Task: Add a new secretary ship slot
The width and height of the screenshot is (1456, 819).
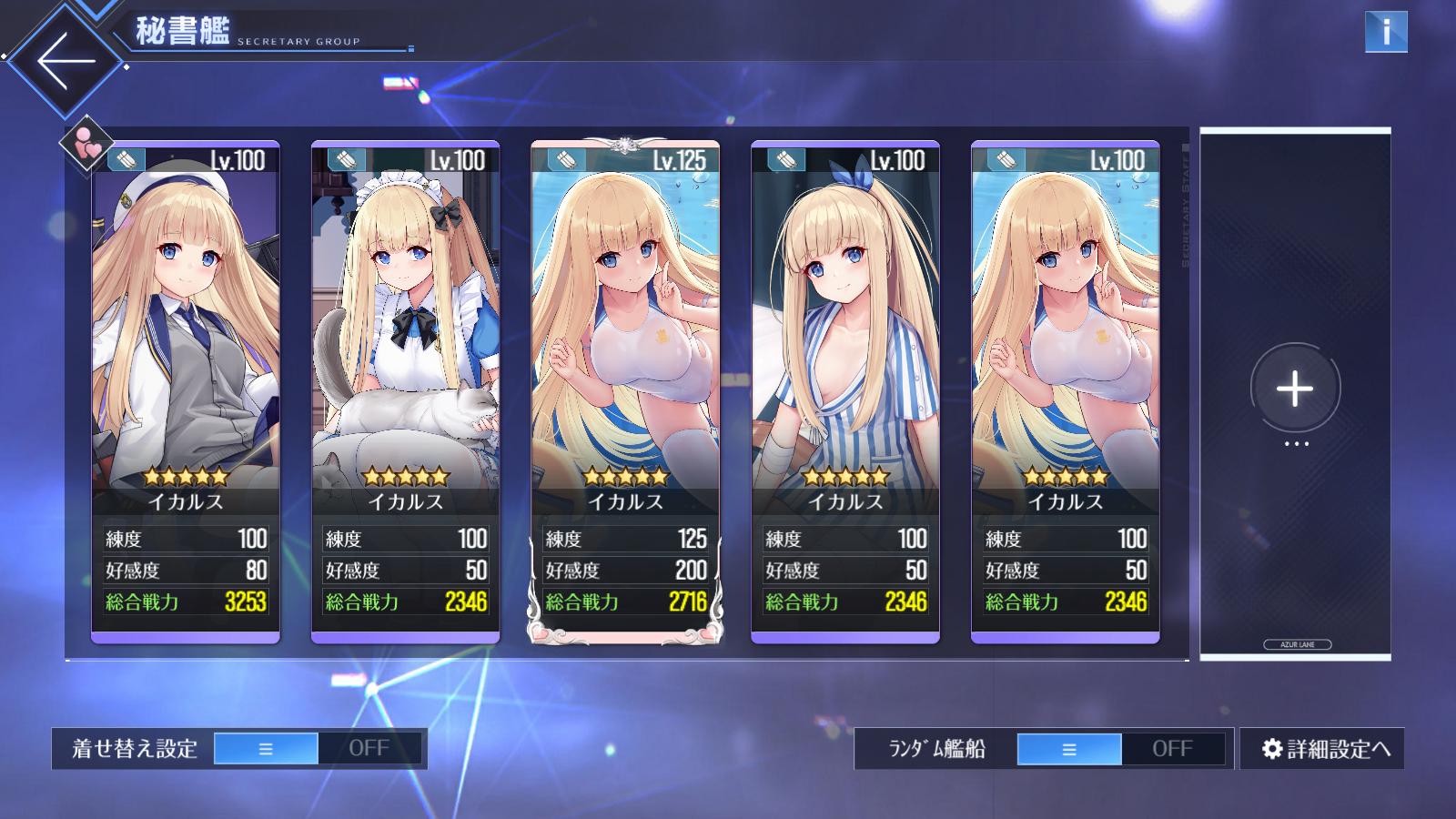Action: pos(1294,389)
